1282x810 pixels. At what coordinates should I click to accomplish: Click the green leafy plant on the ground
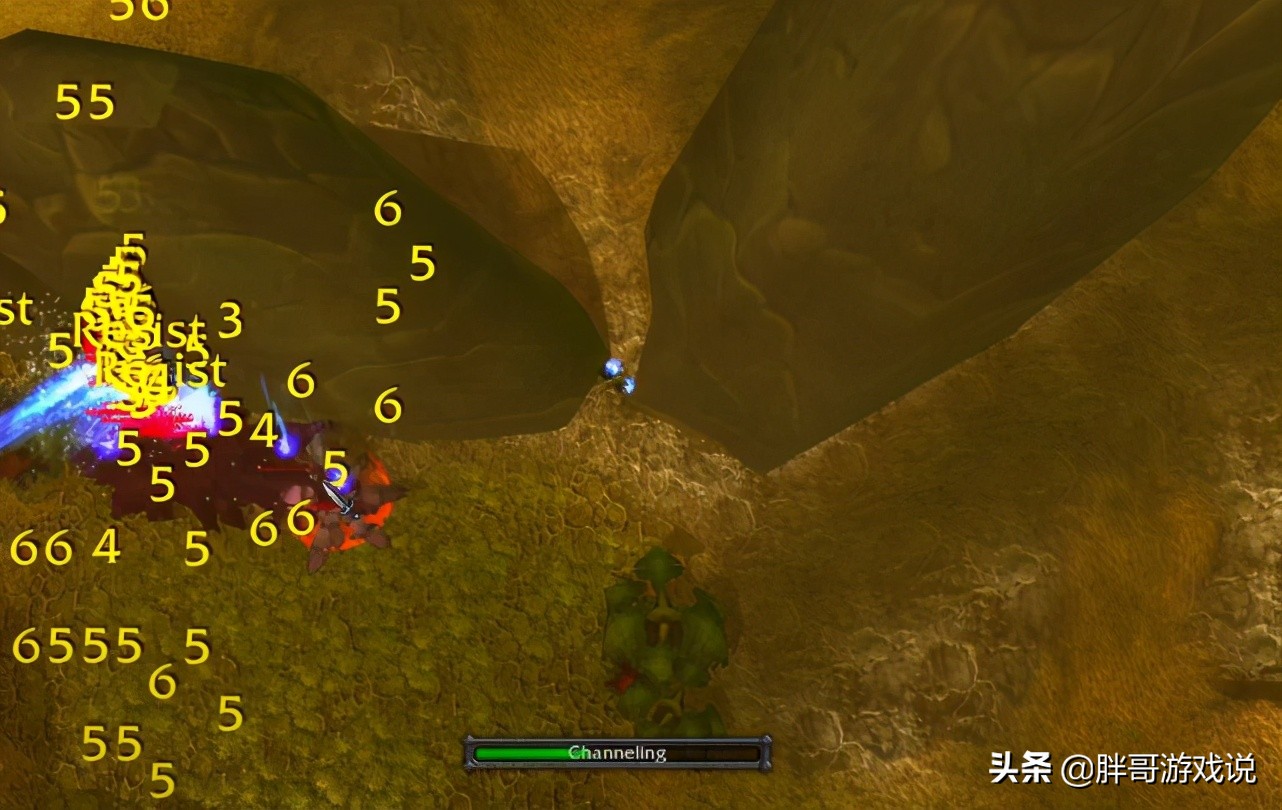[665, 630]
